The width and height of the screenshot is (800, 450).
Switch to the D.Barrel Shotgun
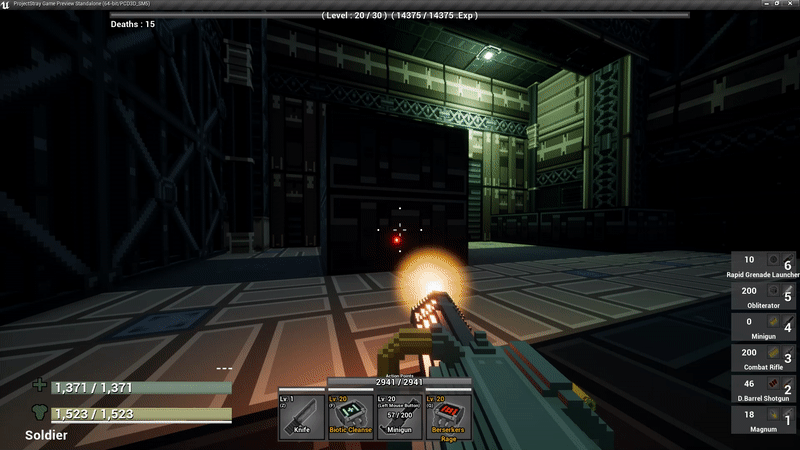[x=765, y=388]
